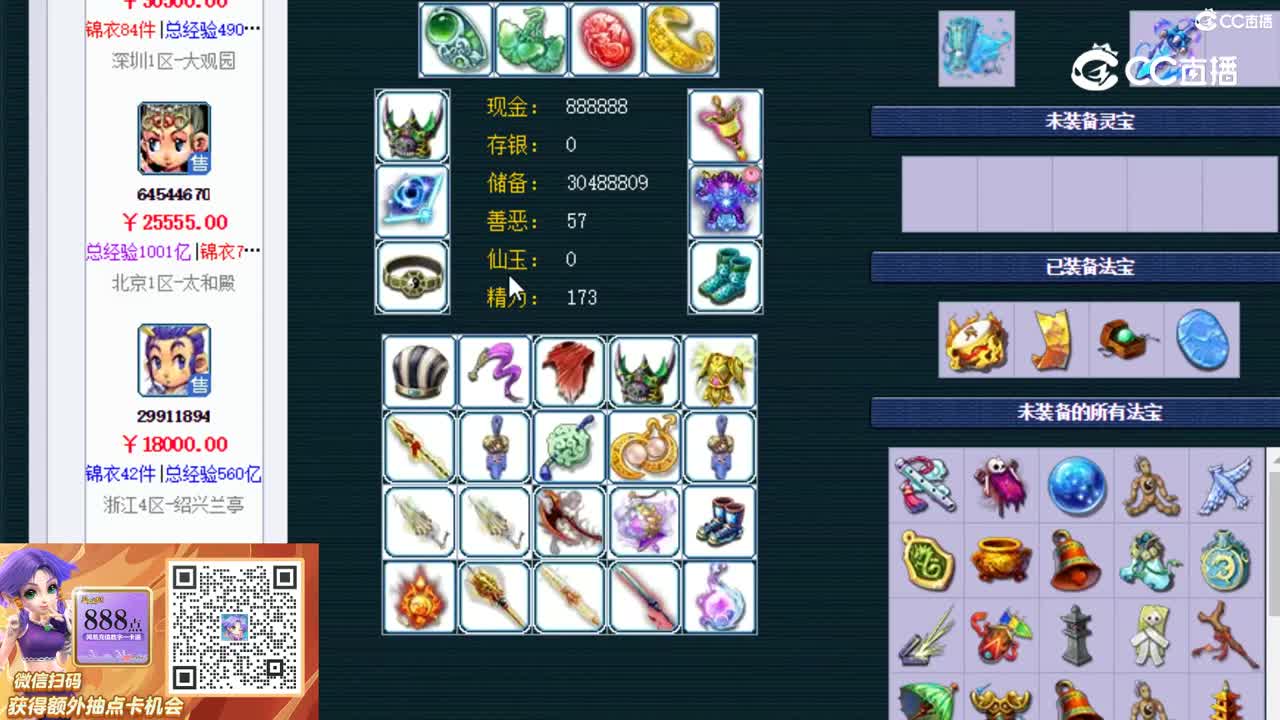Open the listing priced ¥18000.00

pyautogui.click(x=175, y=444)
